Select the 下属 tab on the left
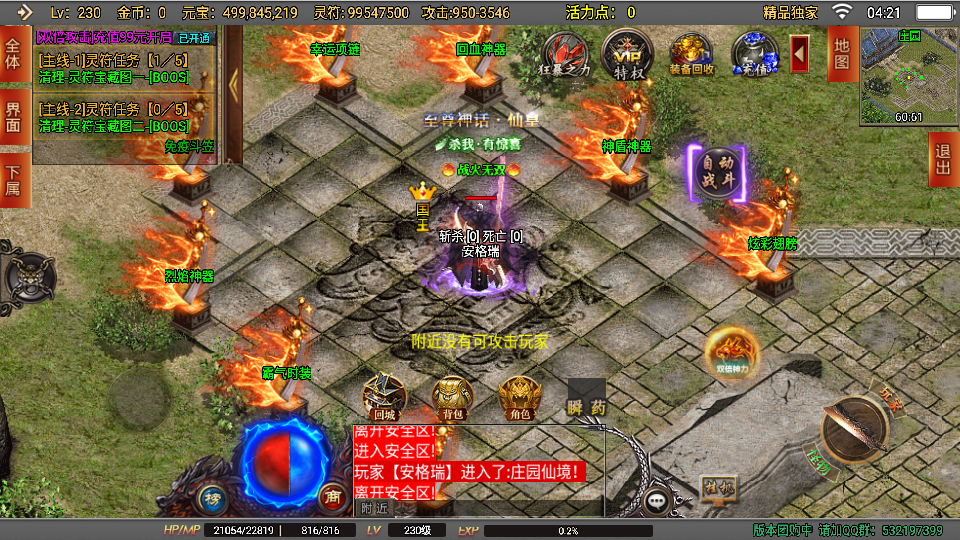Screen dimensions: 960x540 14,180
